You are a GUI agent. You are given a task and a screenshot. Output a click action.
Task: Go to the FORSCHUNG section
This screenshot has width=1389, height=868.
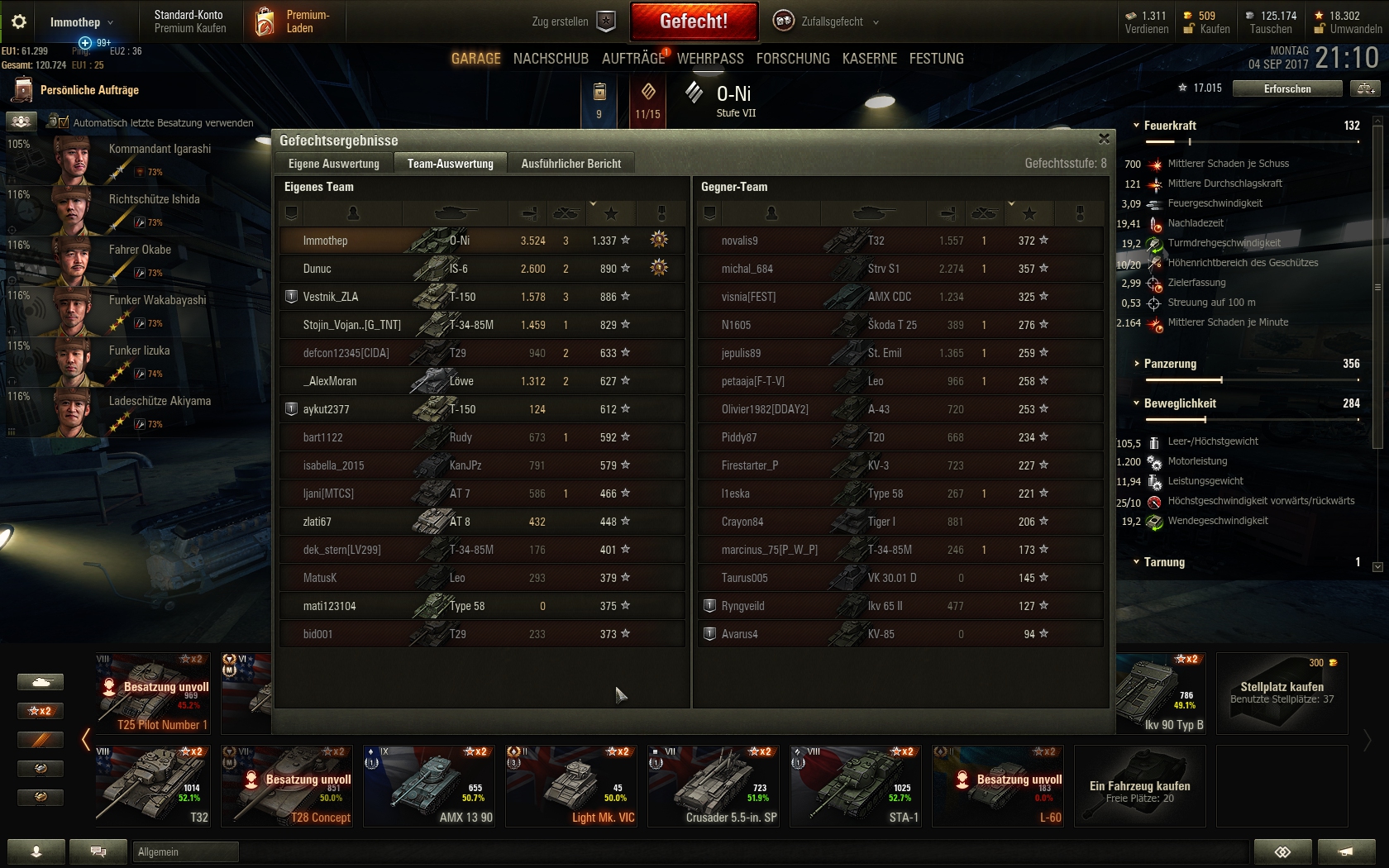pos(792,59)
